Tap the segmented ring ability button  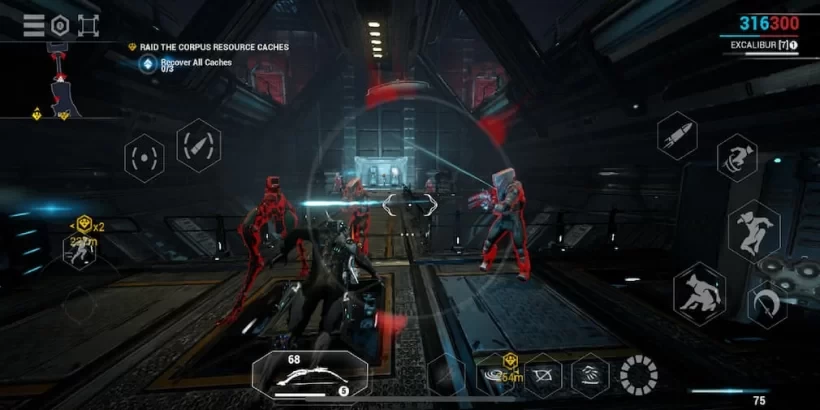coord(638,375)
